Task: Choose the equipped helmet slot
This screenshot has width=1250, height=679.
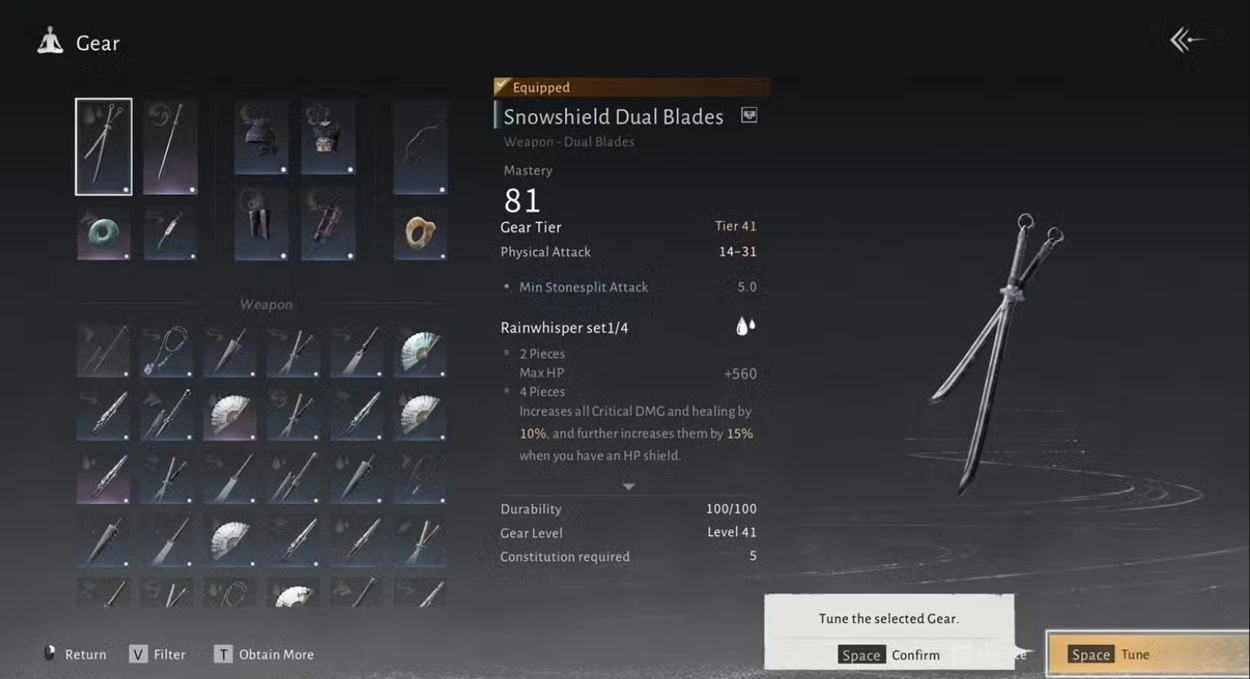Action: [261, 137]
